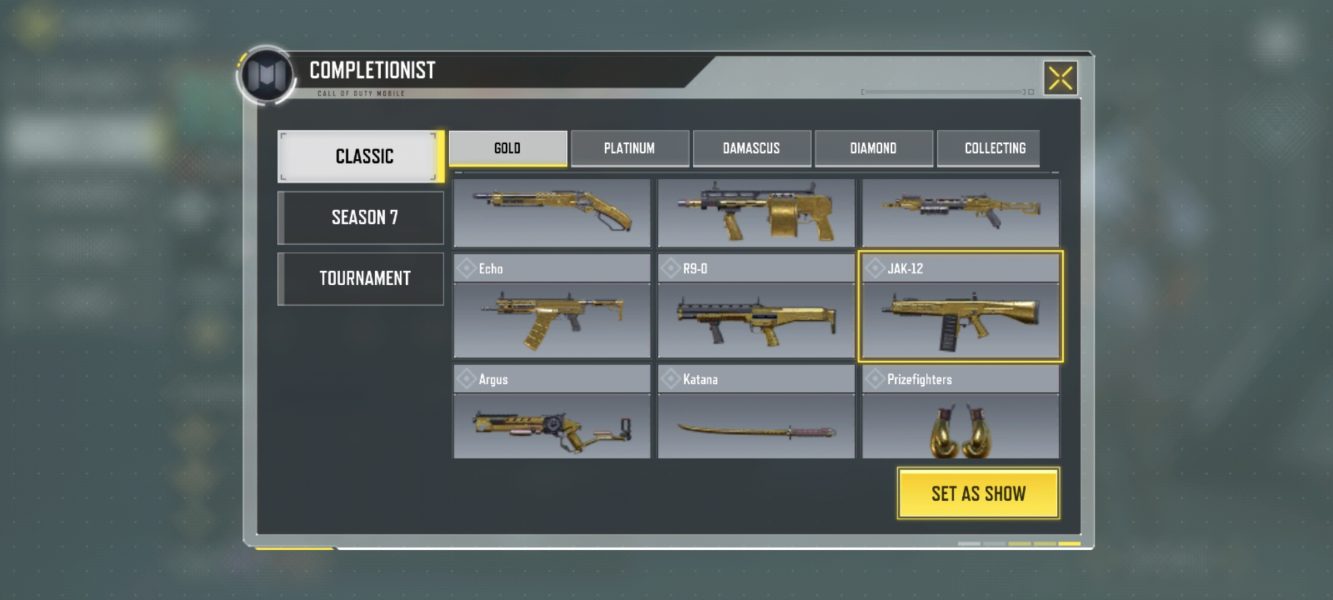The height and width of the screenshot is (600, 1333).
Task: Click the Set As Show button
Action: 978,493
